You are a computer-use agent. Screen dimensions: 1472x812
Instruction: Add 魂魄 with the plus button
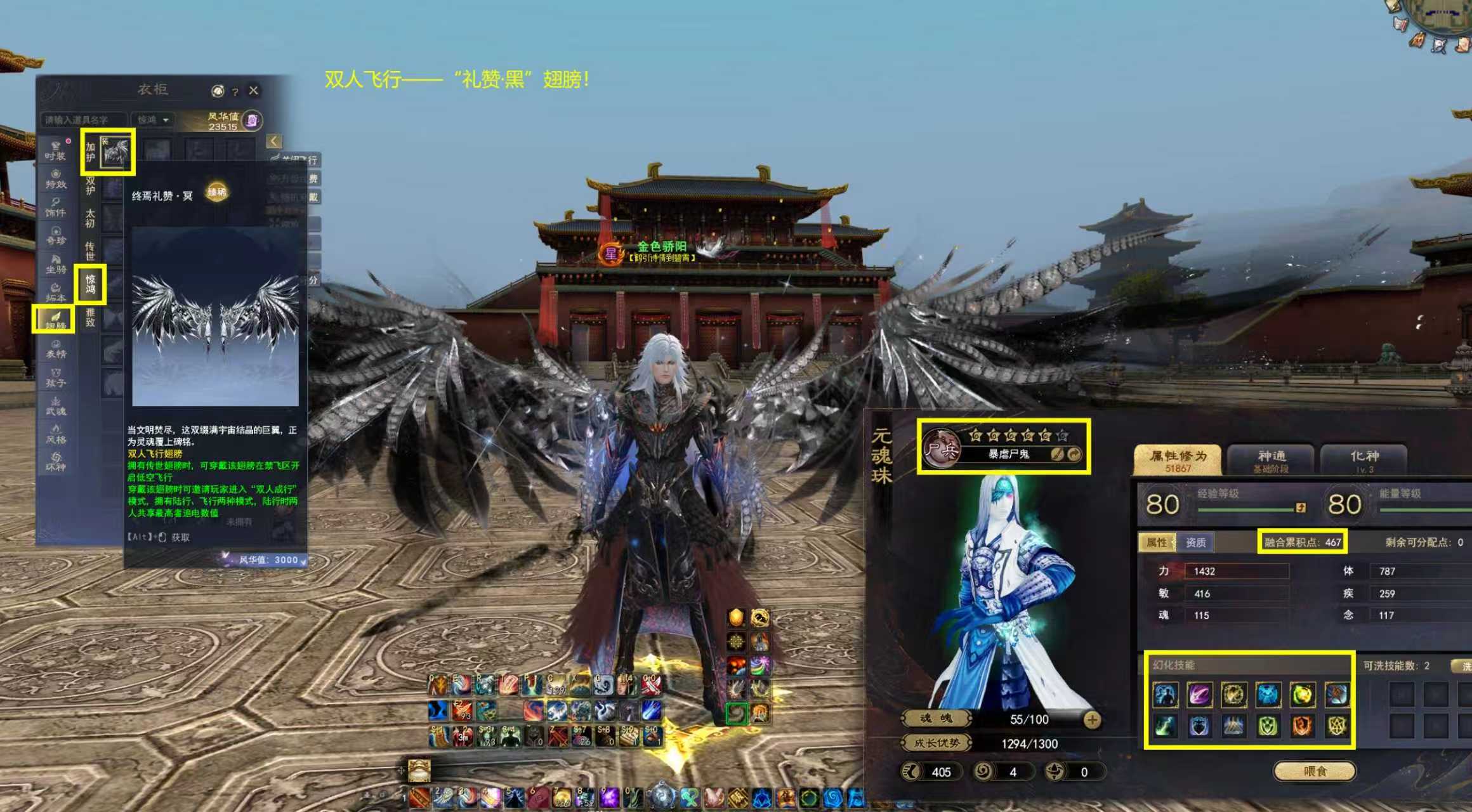pyautogui.click(x=1092, y=719)
